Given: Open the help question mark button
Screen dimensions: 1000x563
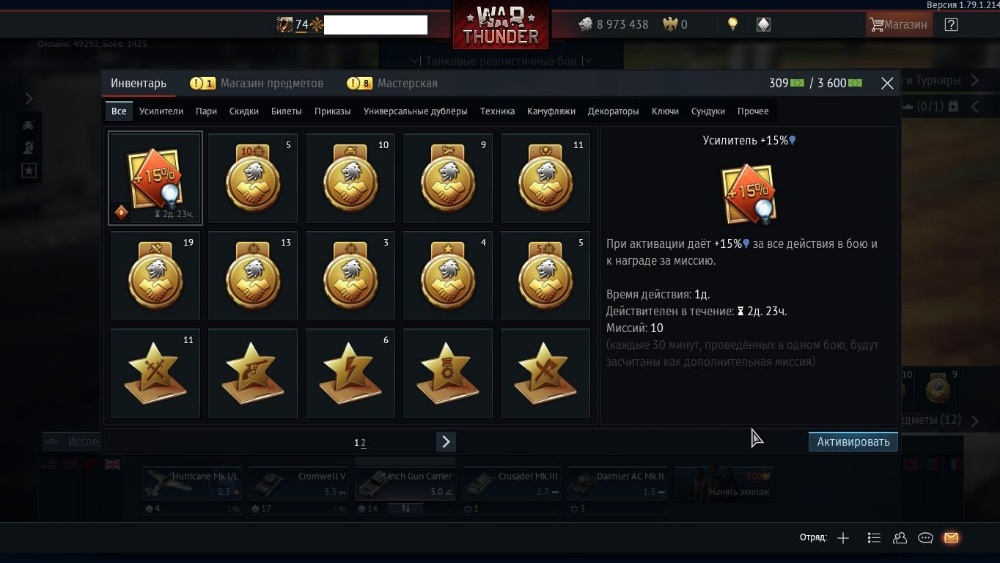Looking at the screenshot, I should (x=951, y=25).
